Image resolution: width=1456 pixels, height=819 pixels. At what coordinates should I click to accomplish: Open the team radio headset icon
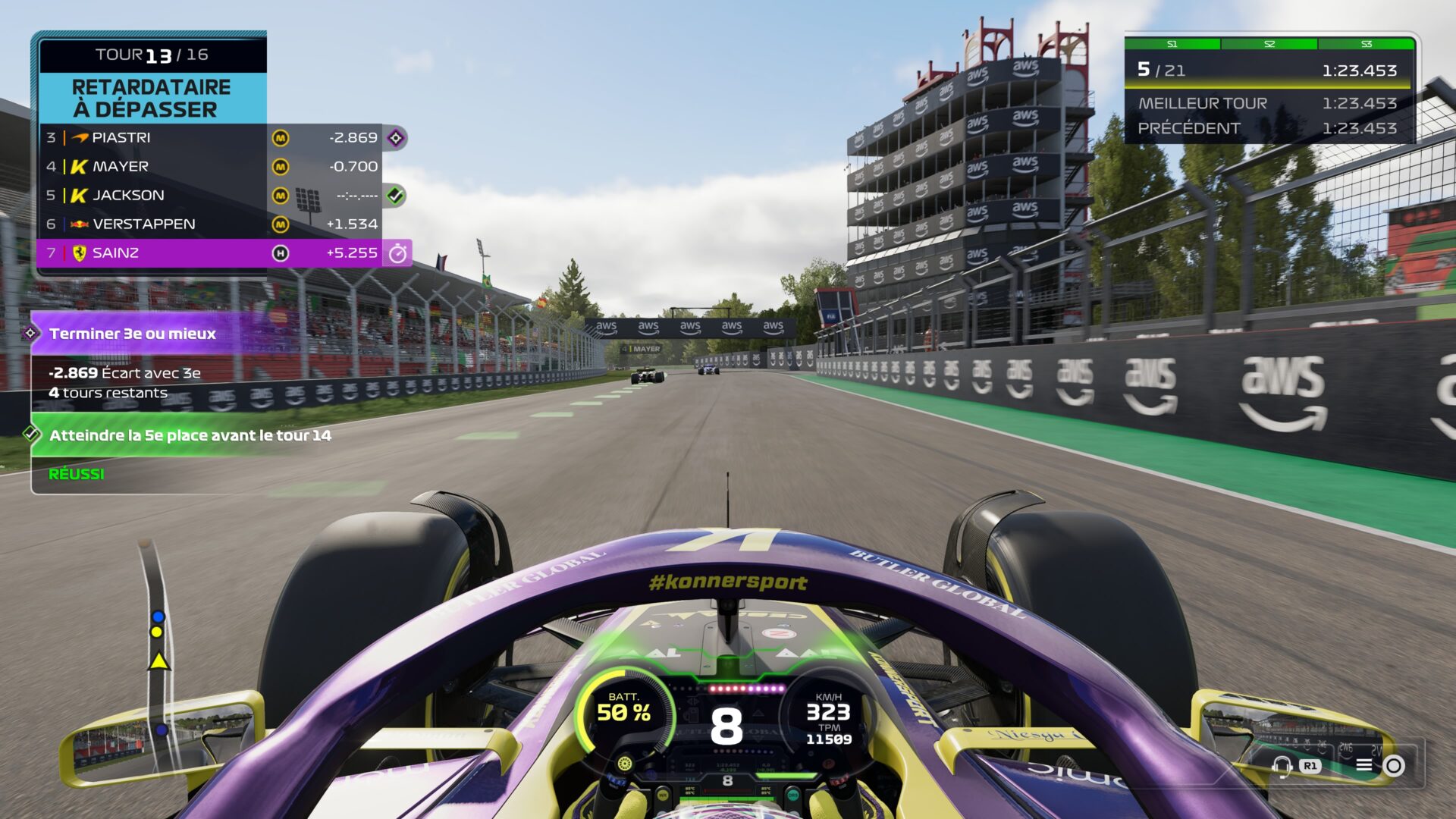click(x=1282, y=766)
